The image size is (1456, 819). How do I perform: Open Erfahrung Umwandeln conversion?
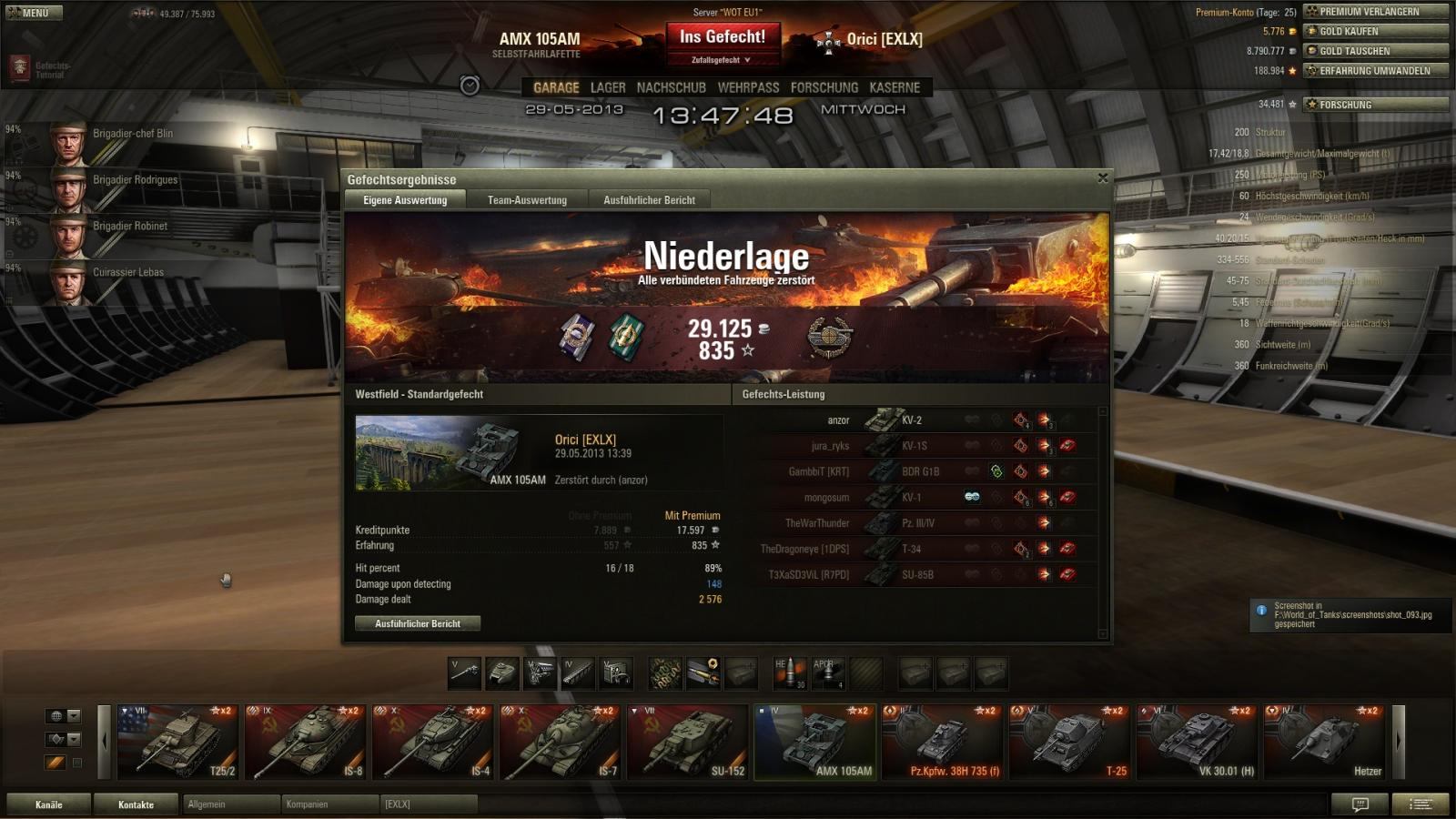click(x=1375, y=71)
